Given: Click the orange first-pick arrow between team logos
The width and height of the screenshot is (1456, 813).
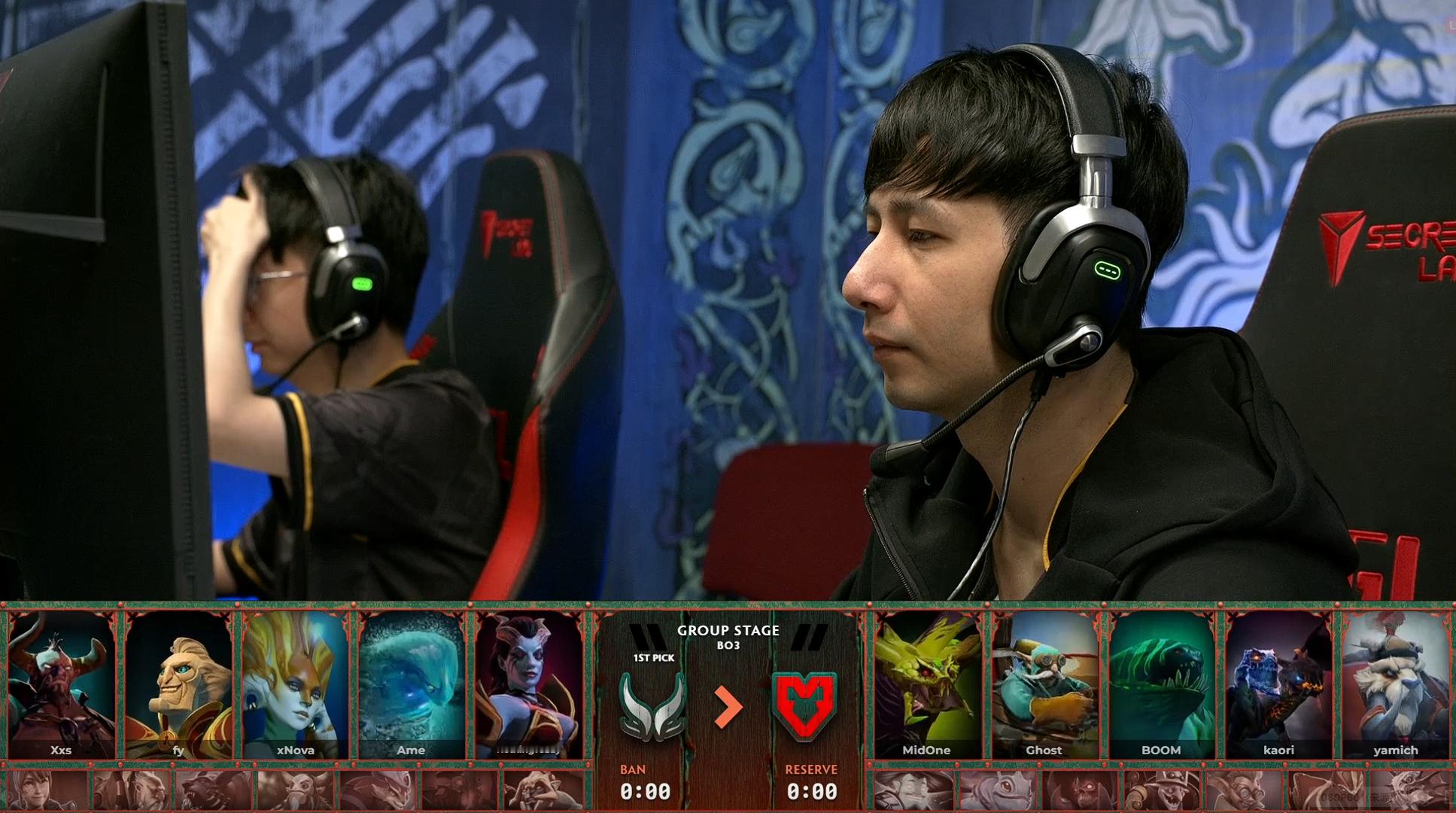Looking at the screenshot, I should (x=729, y=706).
